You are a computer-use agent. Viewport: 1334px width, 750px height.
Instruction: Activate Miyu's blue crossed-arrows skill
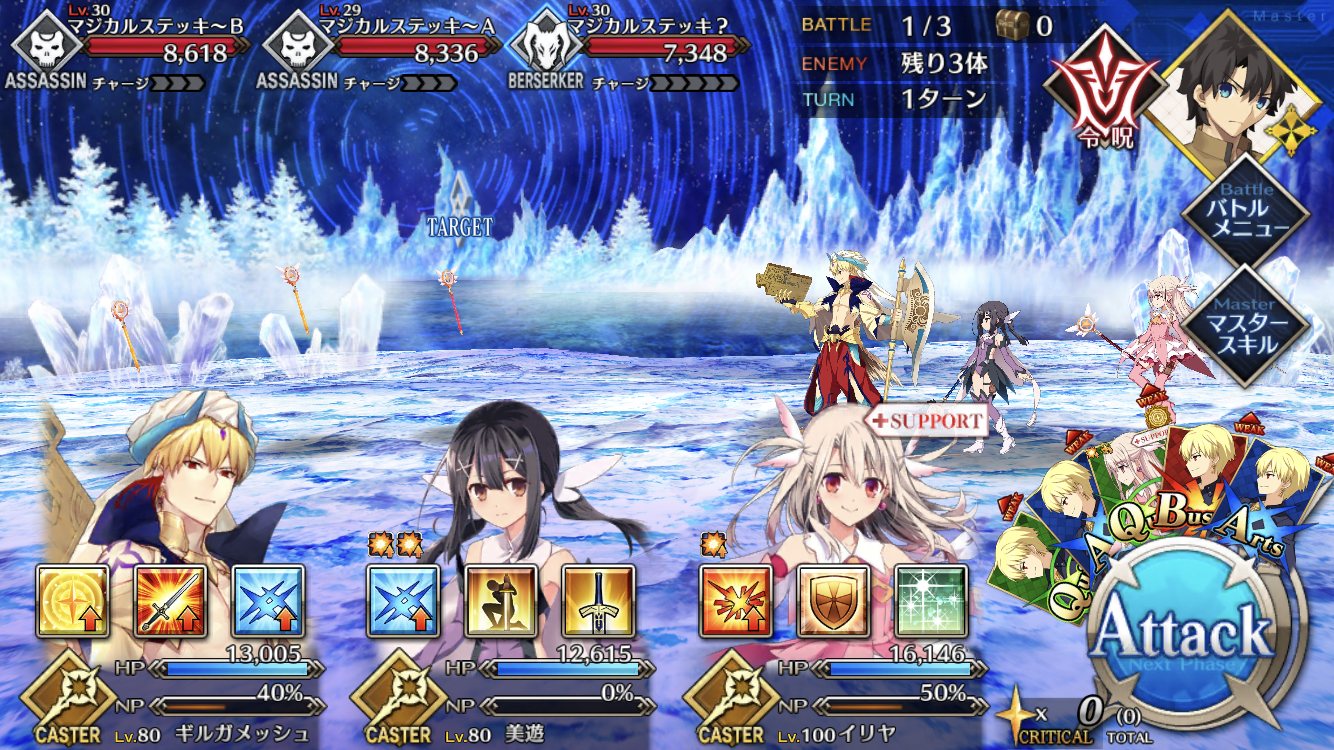[x=403, y=601]
